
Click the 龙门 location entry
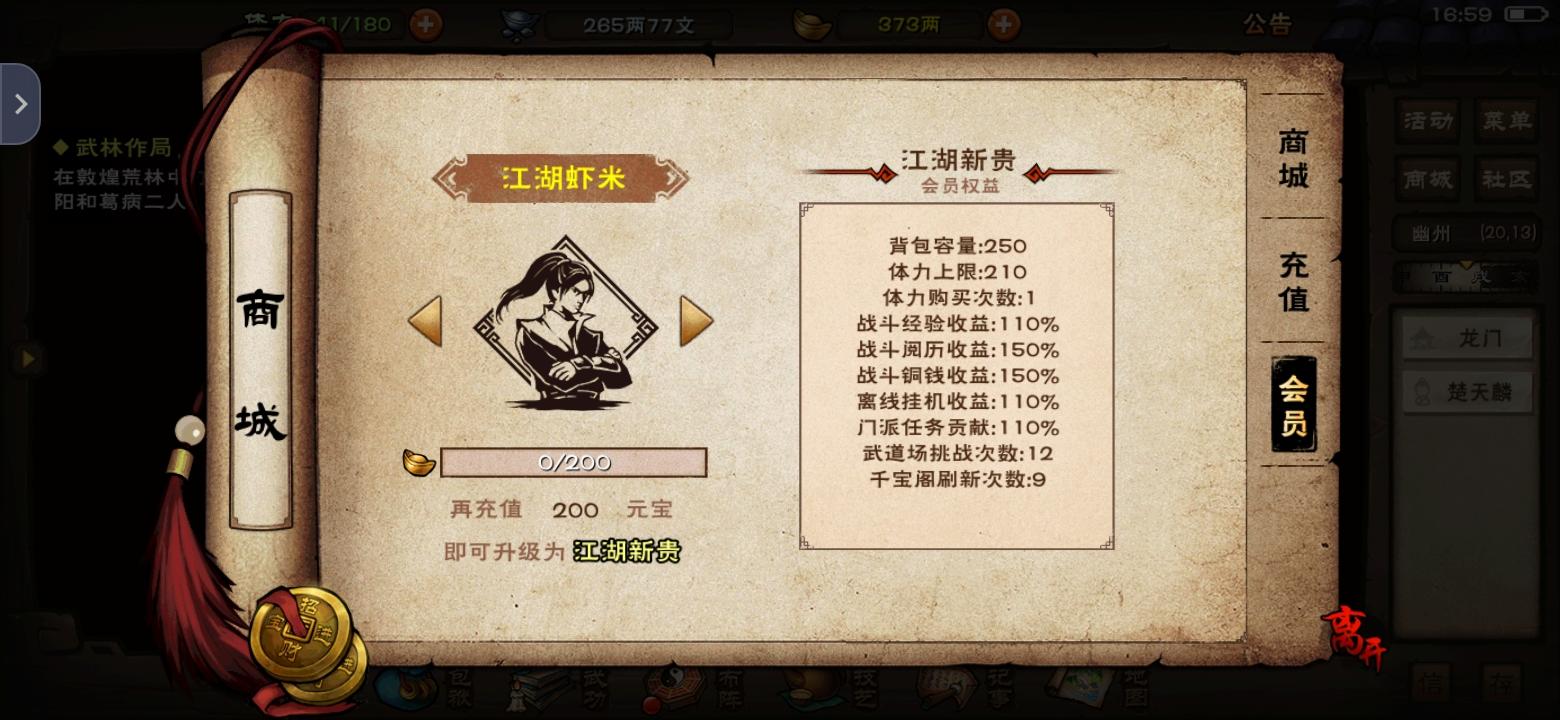click(1469, 337)
